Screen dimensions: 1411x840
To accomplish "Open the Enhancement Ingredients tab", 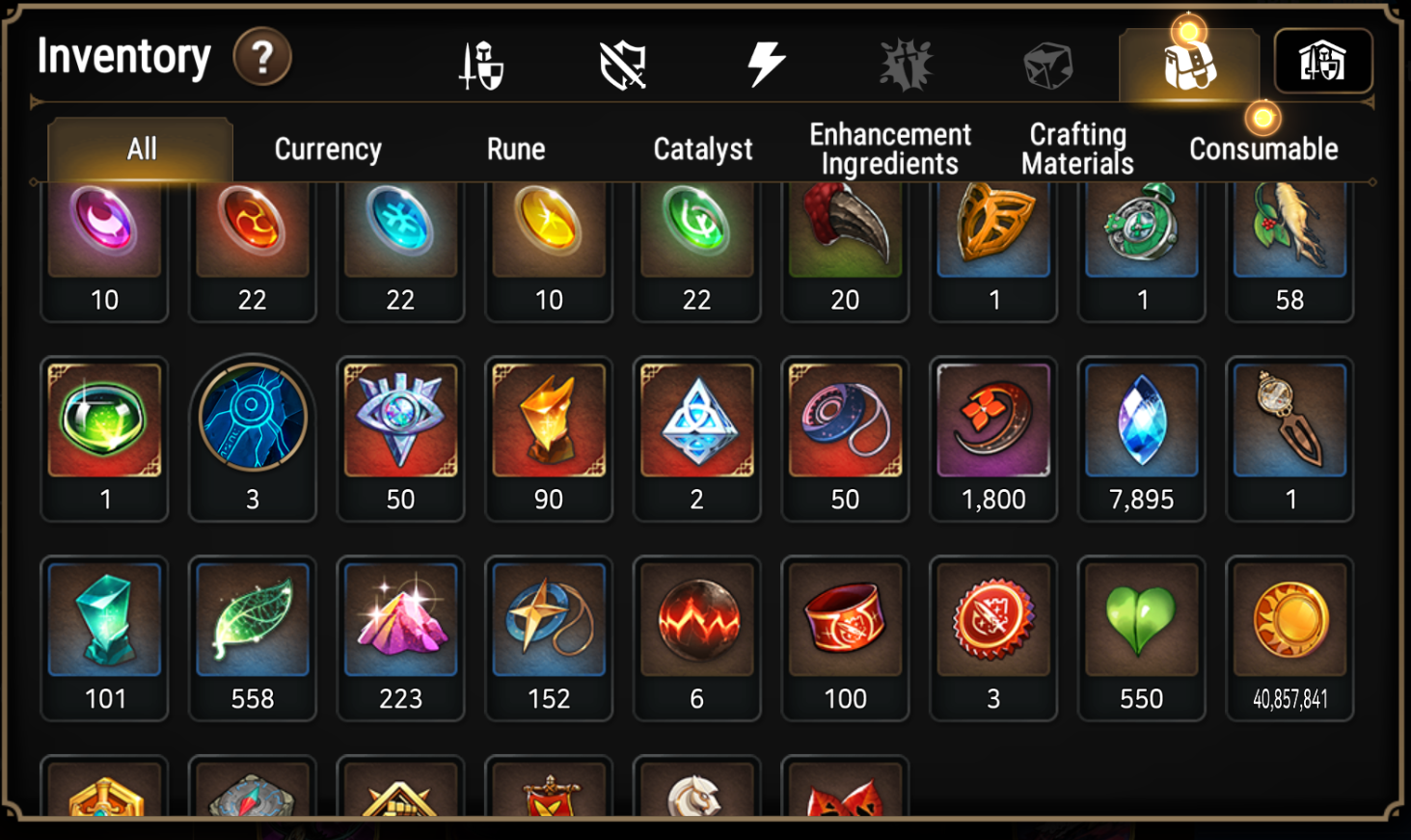I will click(889, 149).
